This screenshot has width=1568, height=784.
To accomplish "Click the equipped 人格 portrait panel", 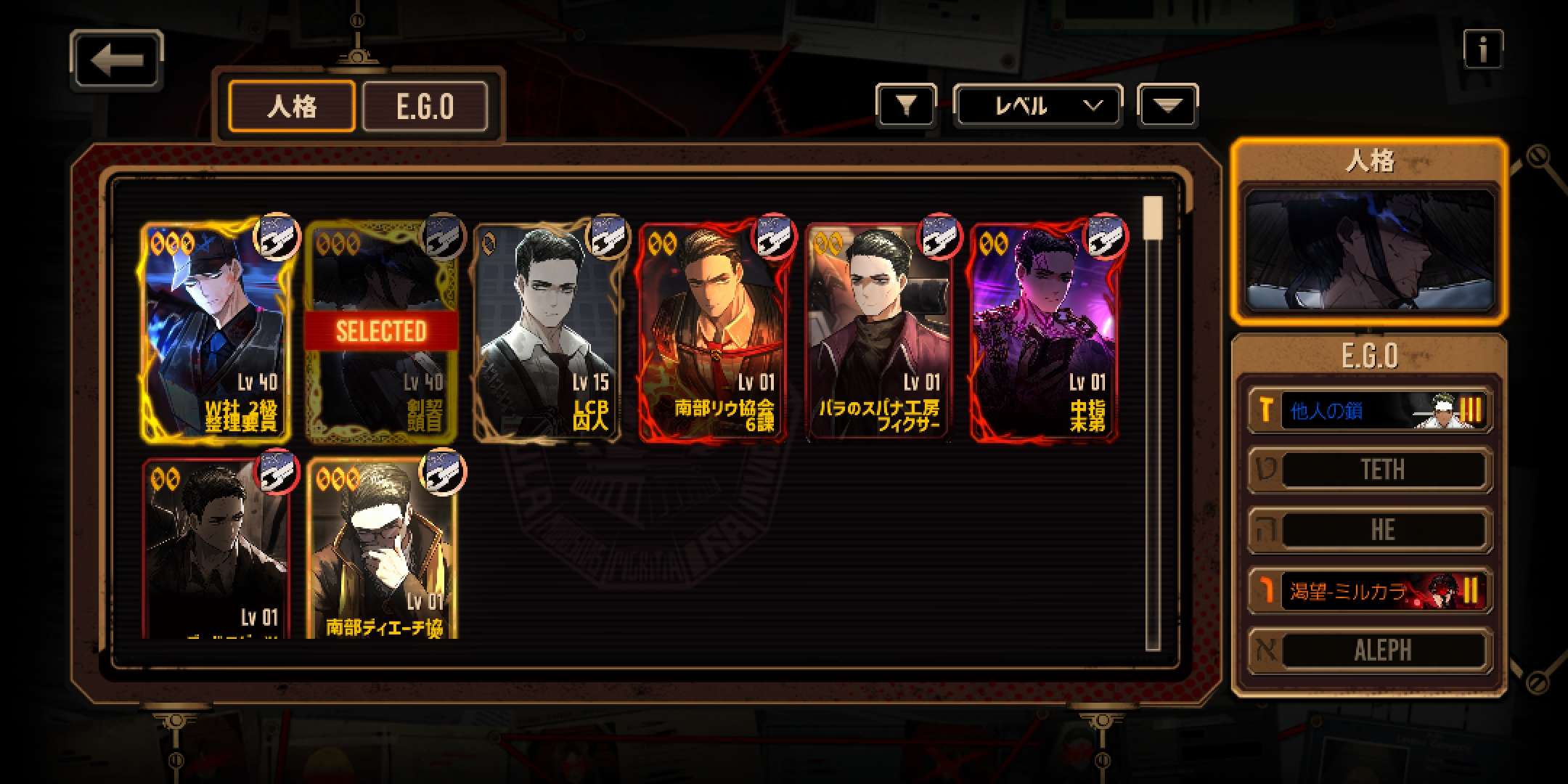I will (x=1369, y=249).
